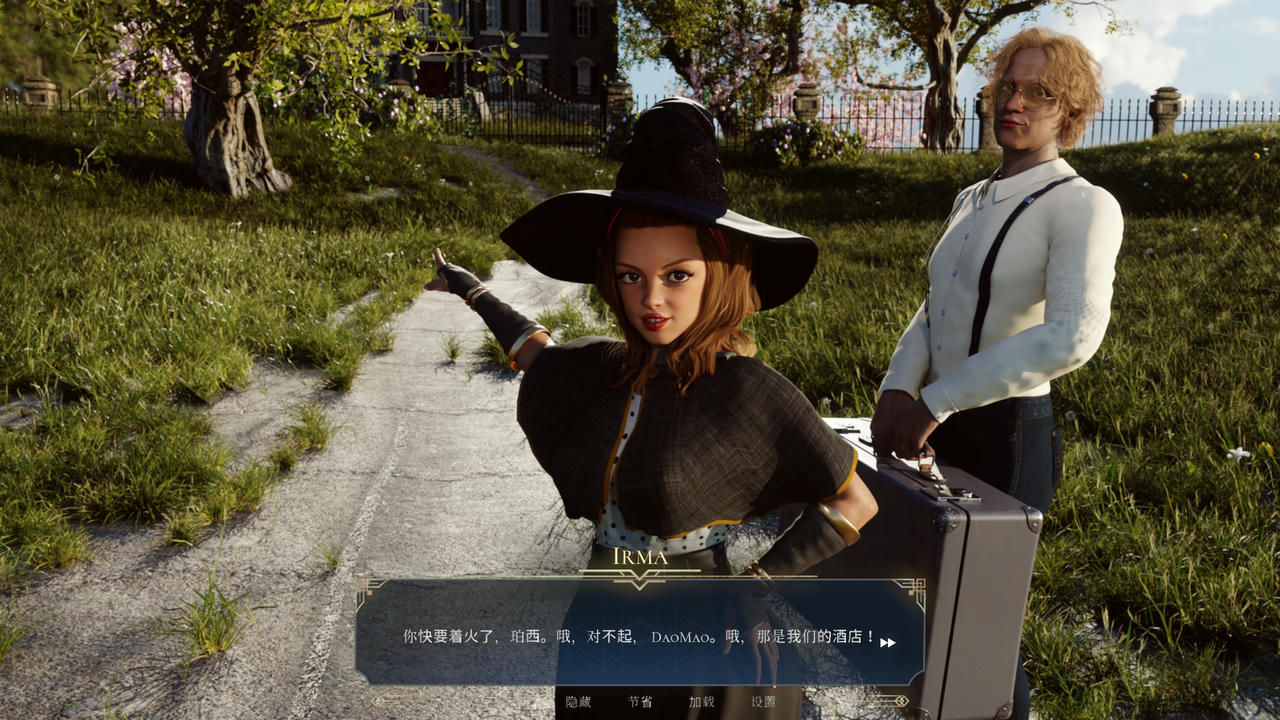Advance dialogue with the double-arrow icon
The height and width of the screenshot is (720, 1280).
(888, 643)
